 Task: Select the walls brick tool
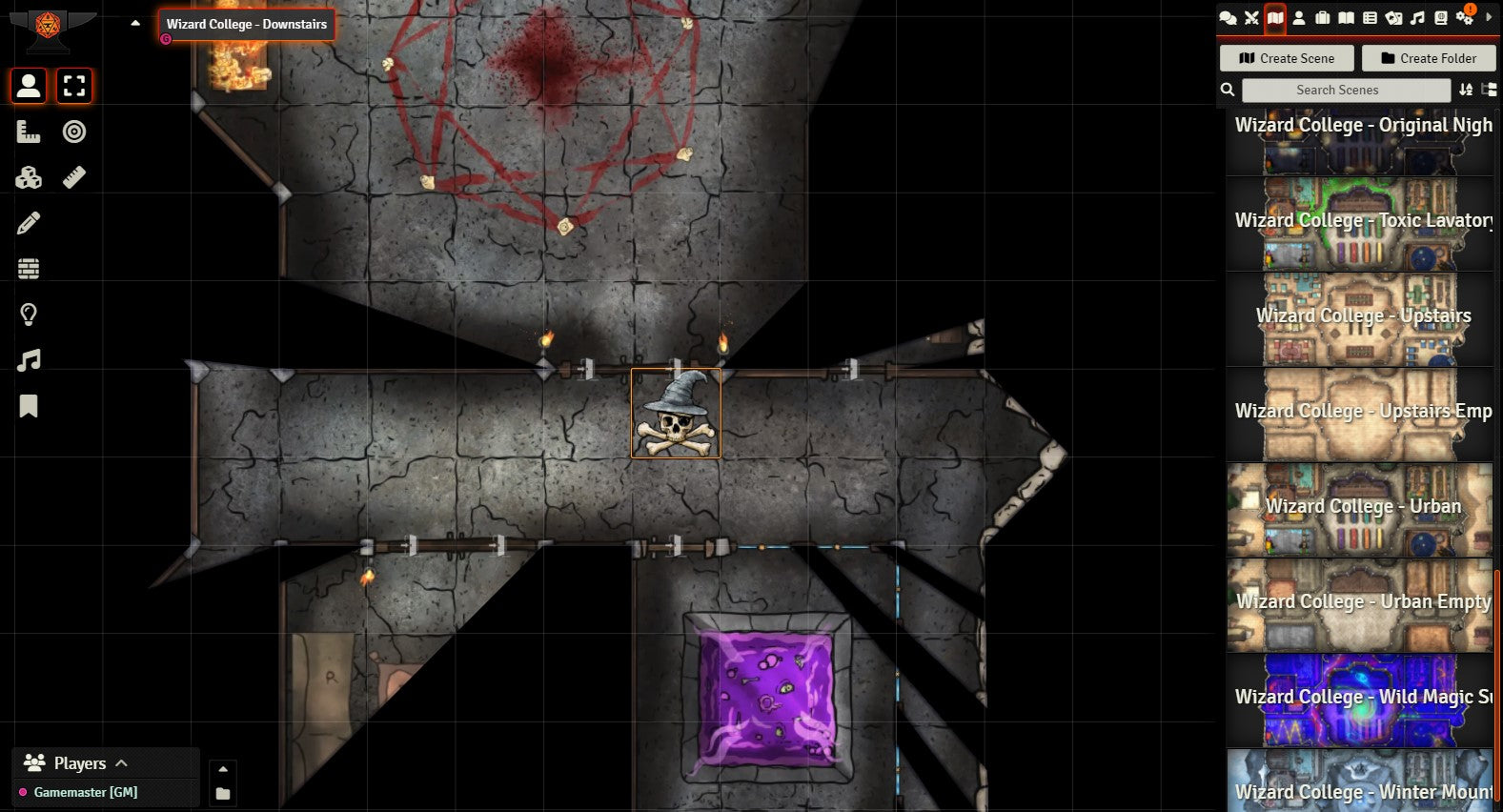tap(29, 269)
